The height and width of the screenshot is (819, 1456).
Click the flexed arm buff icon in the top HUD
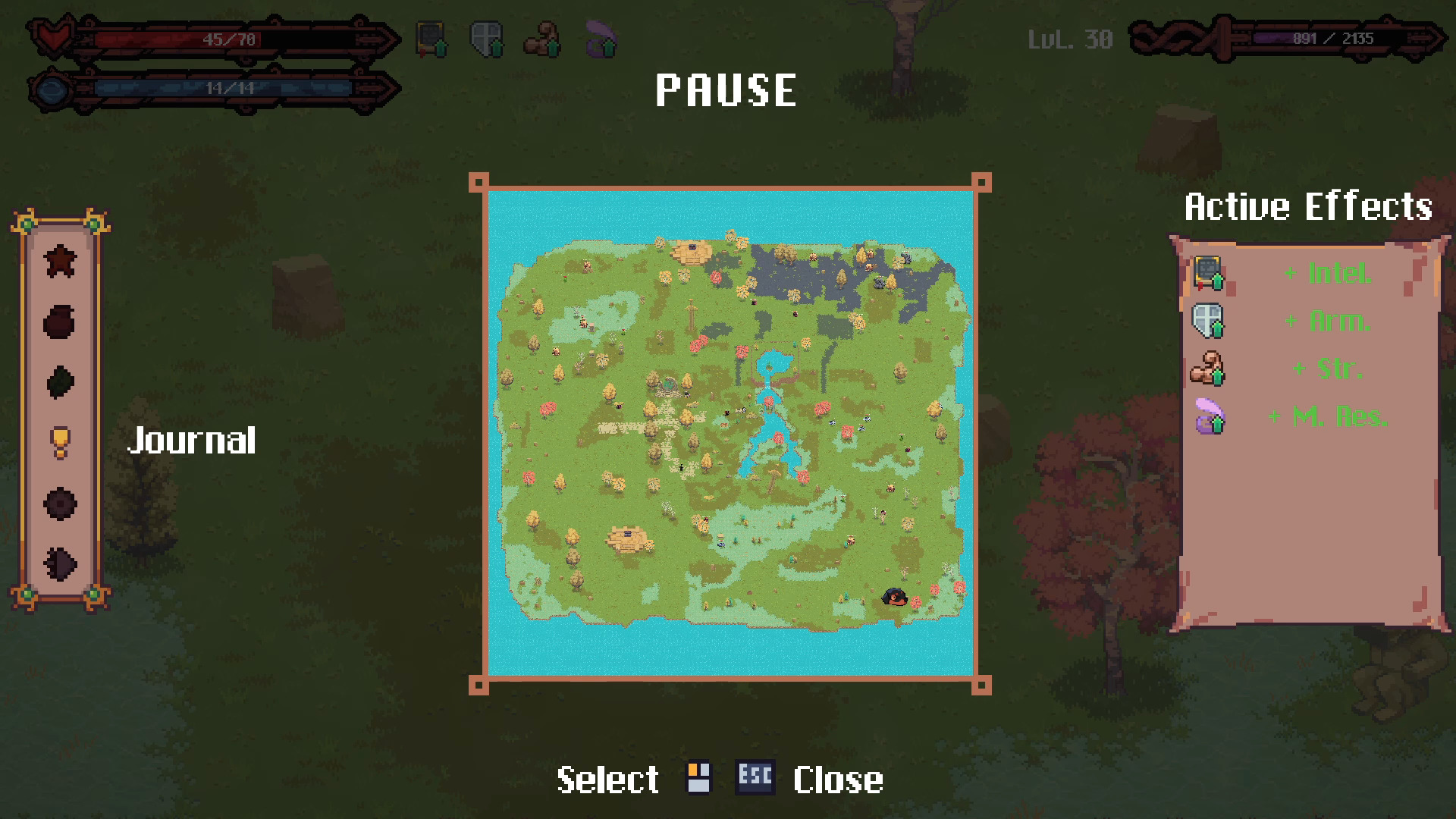point(543,39)
